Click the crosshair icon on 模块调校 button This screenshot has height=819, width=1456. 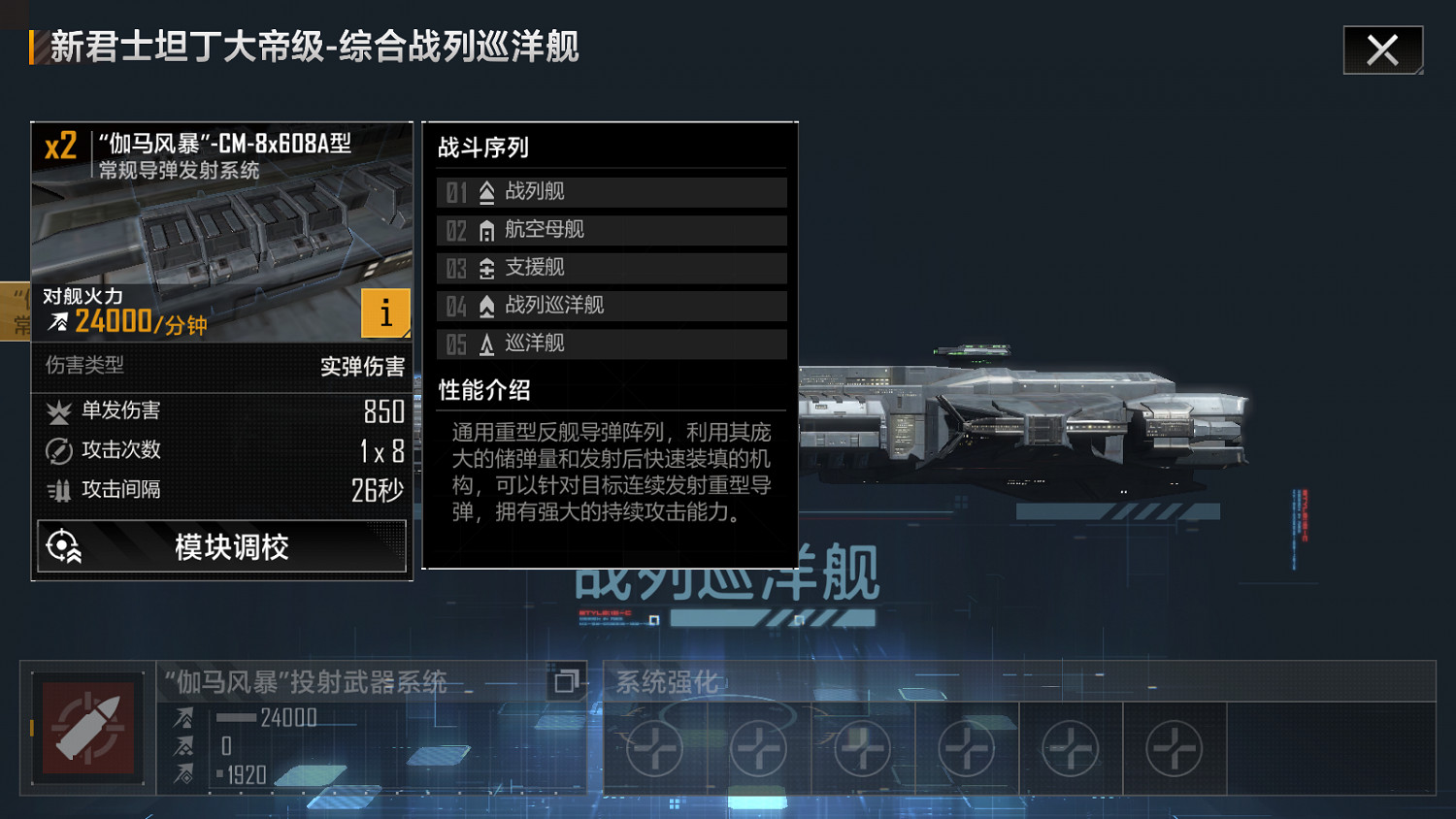tap(62, 545)
